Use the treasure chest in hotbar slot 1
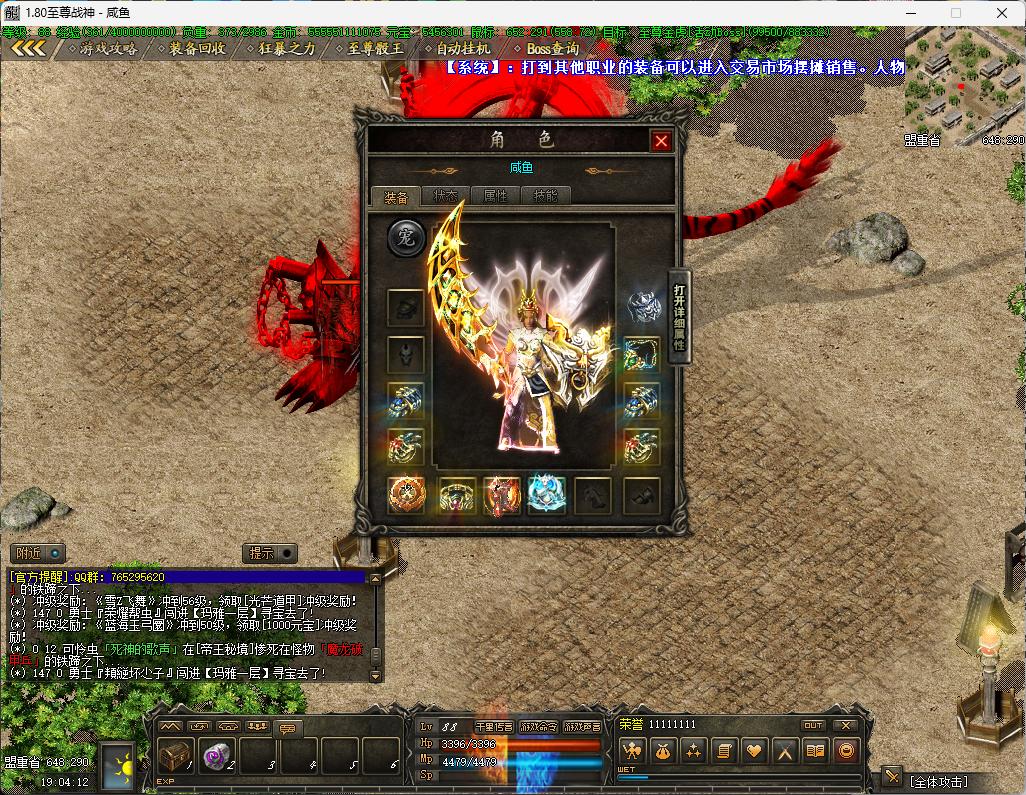 [x=173, y=756]
